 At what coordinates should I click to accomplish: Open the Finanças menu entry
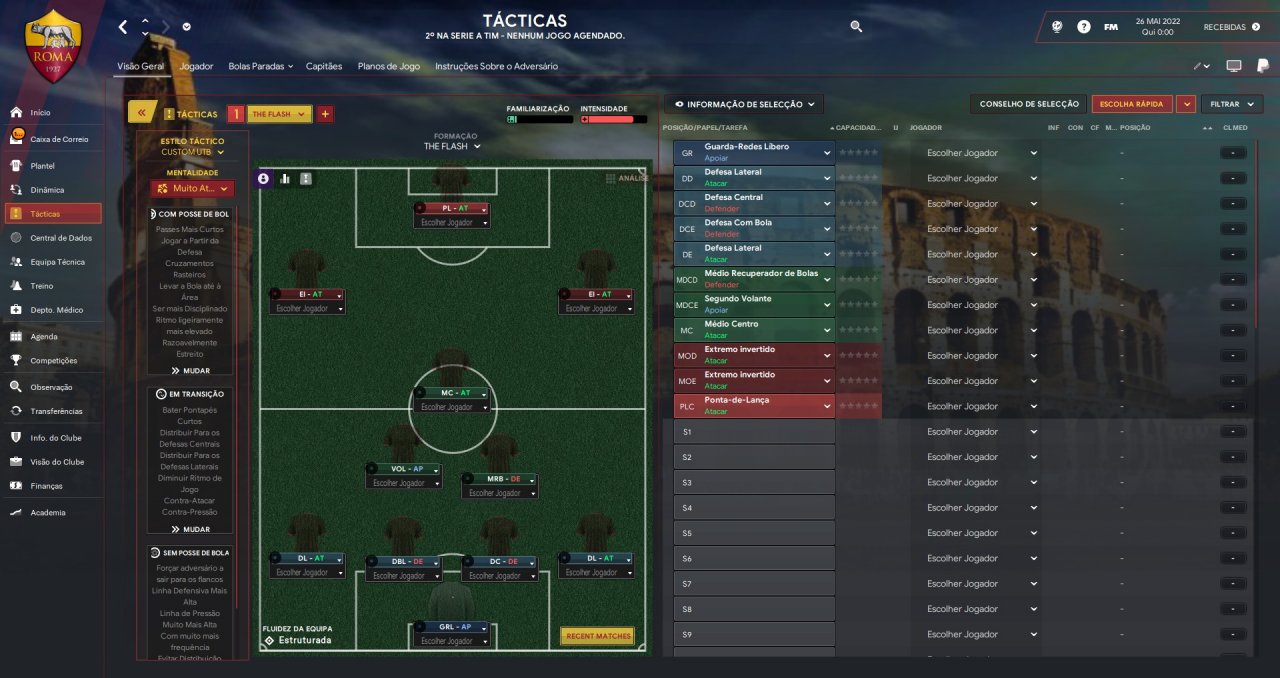tap(46, 486)
